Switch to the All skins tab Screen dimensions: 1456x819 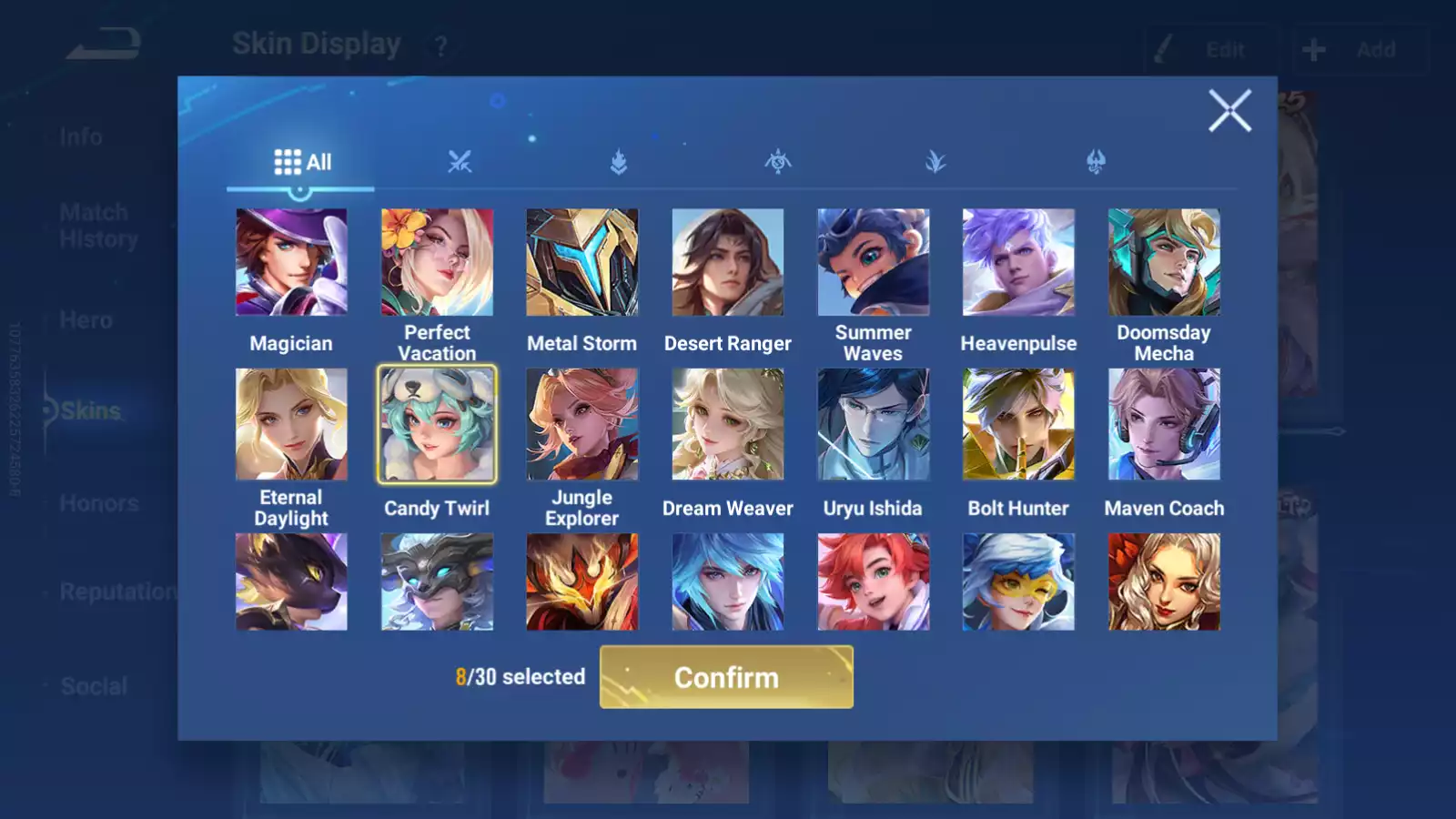(x=302, y=162)
